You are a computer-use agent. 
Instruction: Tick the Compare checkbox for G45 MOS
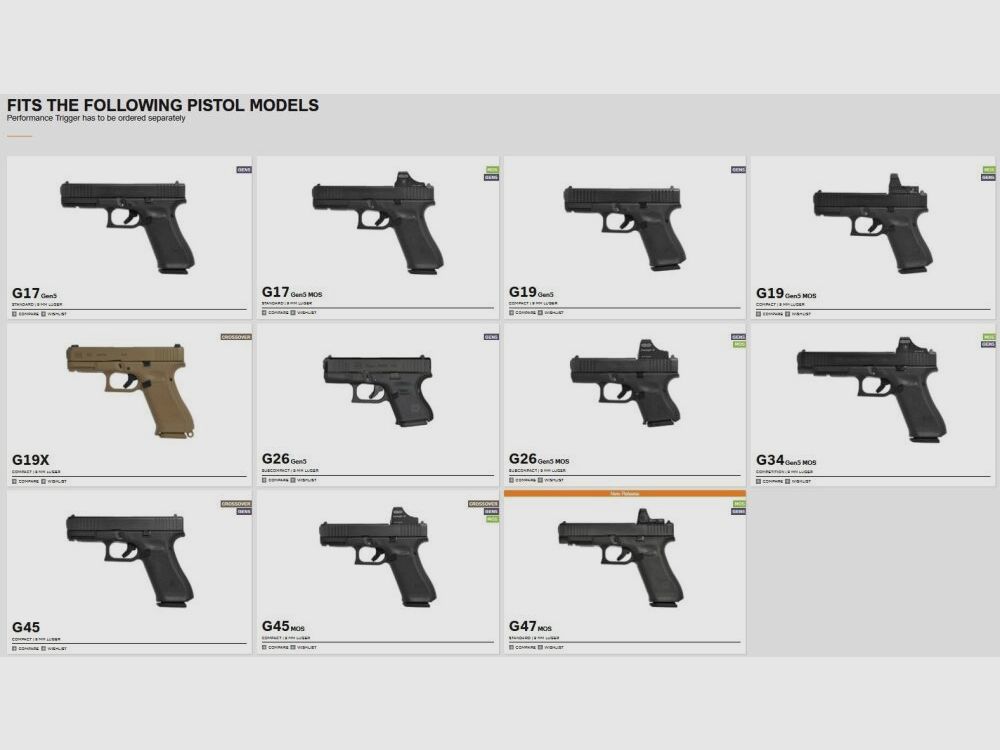tap(264, 647)
